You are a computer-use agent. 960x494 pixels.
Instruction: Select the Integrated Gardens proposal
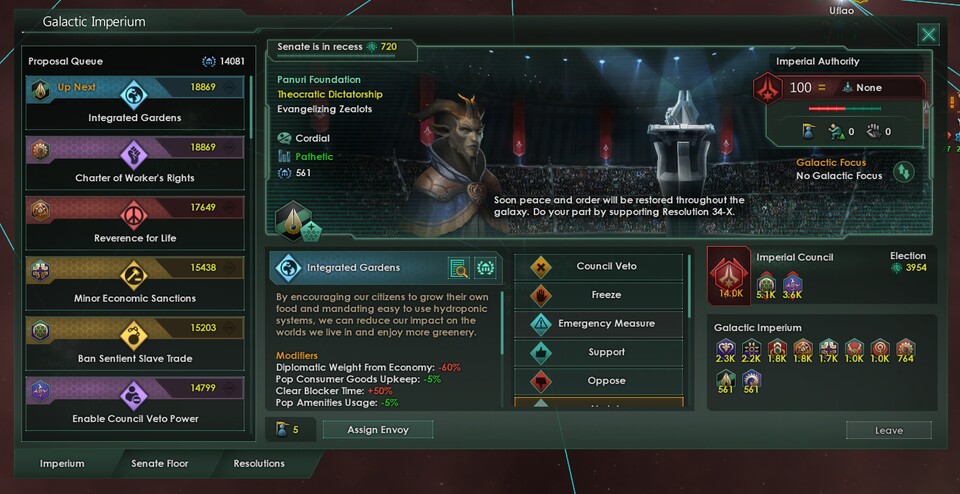(x=135, y=103)
